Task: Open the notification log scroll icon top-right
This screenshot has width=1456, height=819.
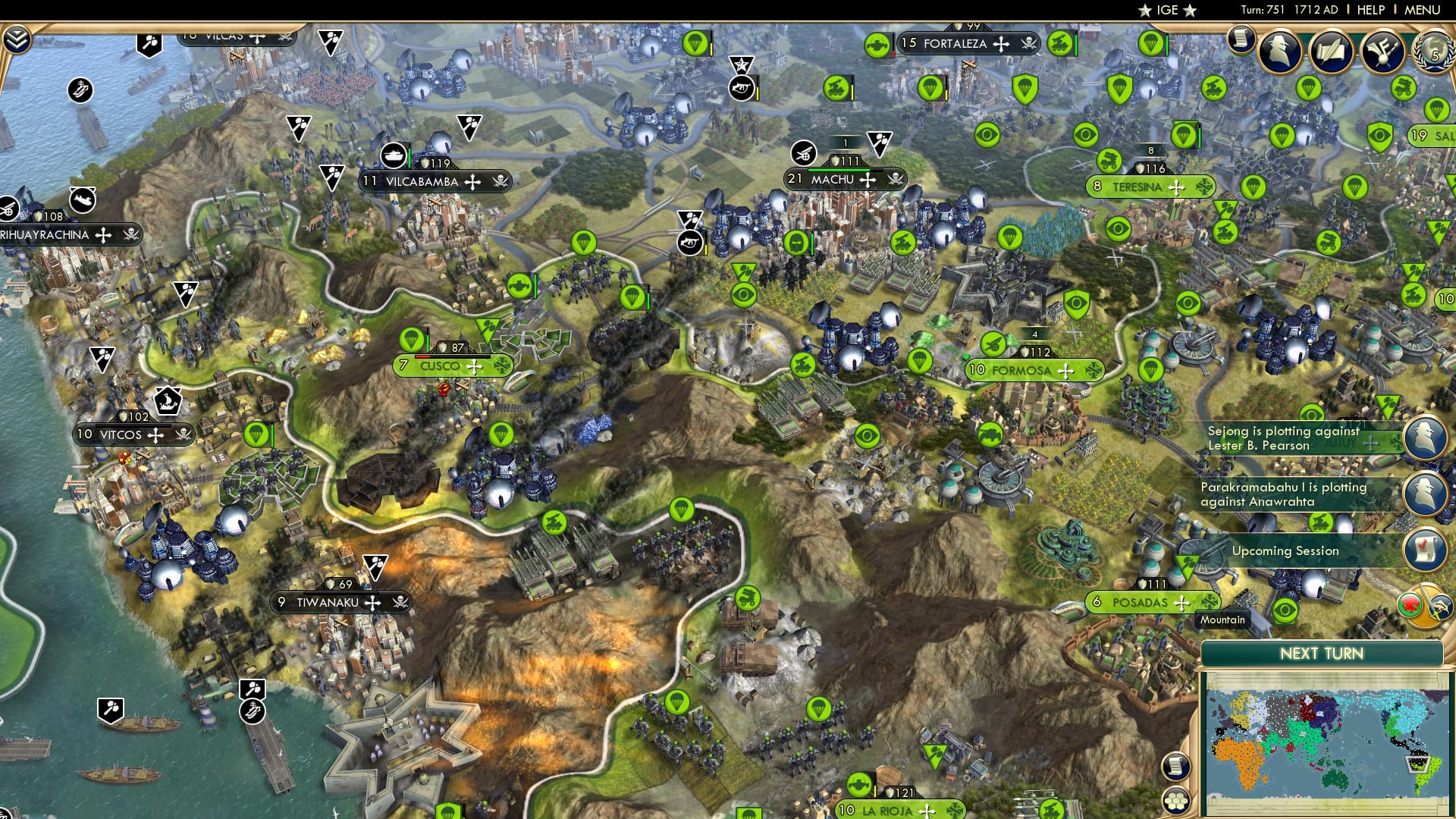Action: pyautogui.click(x=1241, y=42)
